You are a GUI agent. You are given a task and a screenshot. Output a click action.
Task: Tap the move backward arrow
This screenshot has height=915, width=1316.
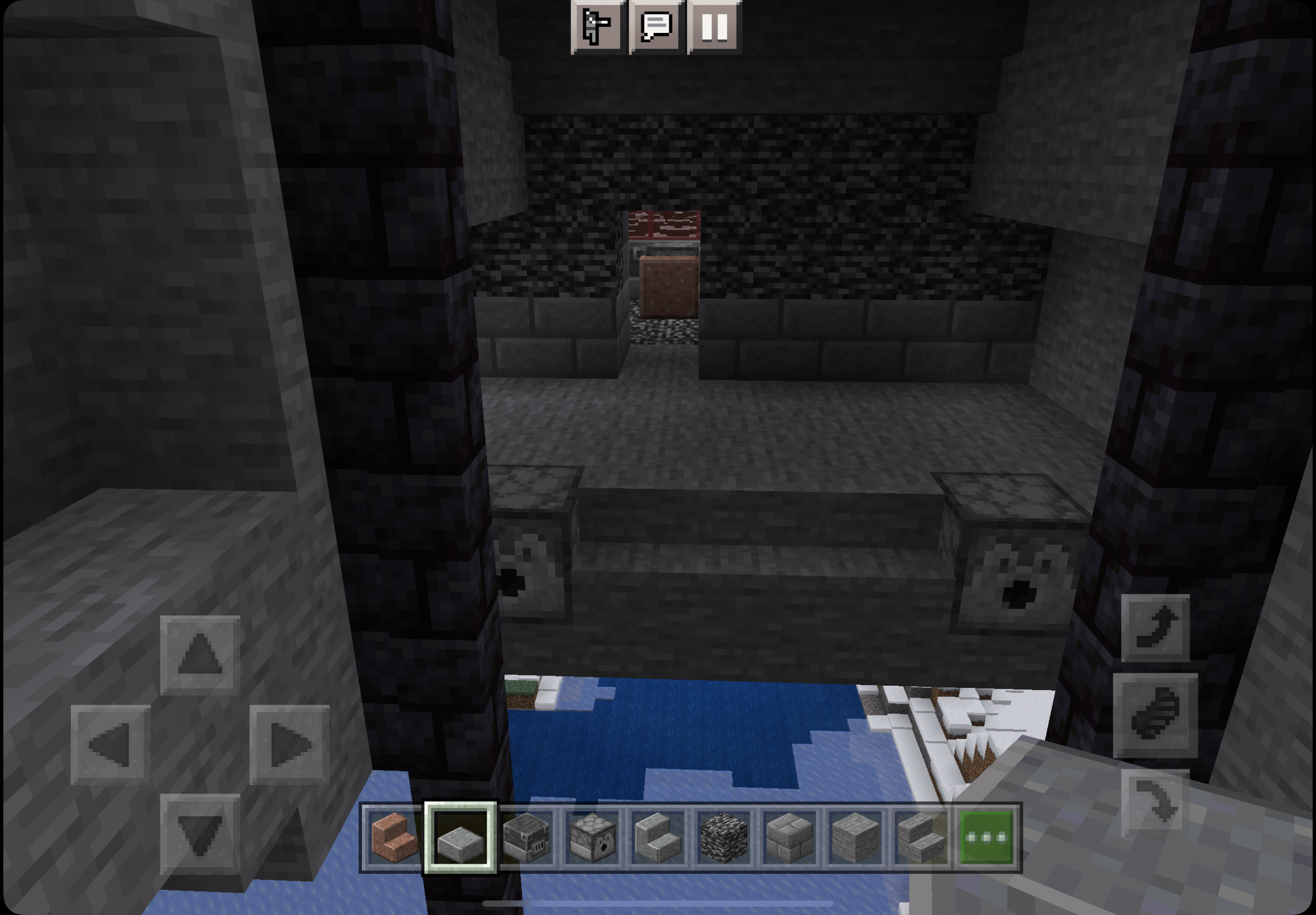200,833
